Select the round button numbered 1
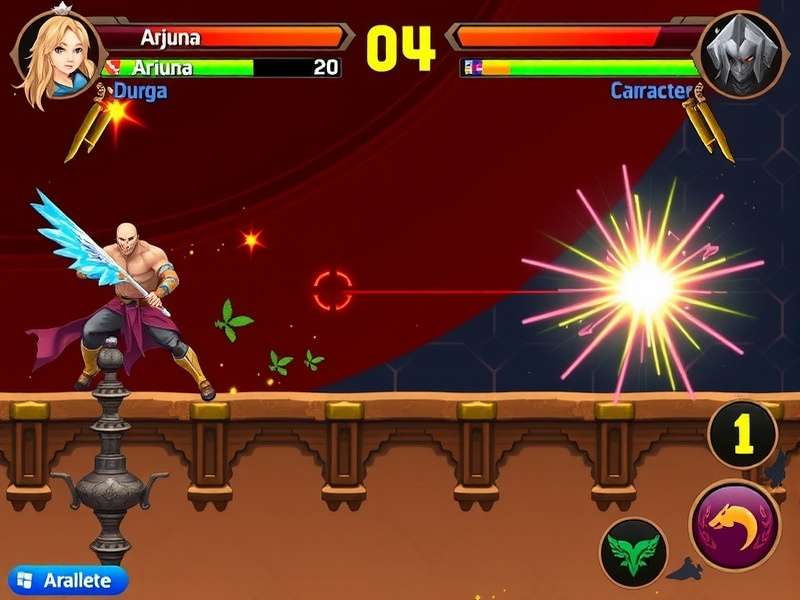 (x=742, y=434)
